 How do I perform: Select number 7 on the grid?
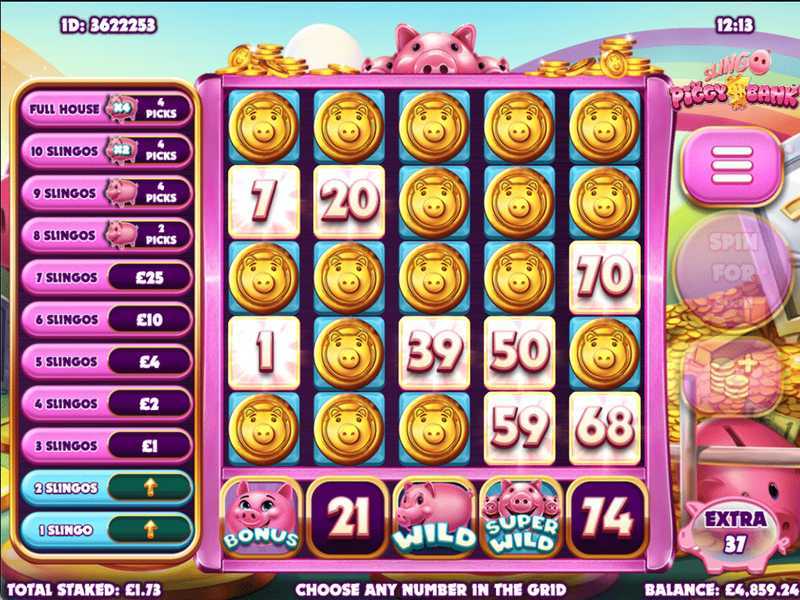[264, 201]
